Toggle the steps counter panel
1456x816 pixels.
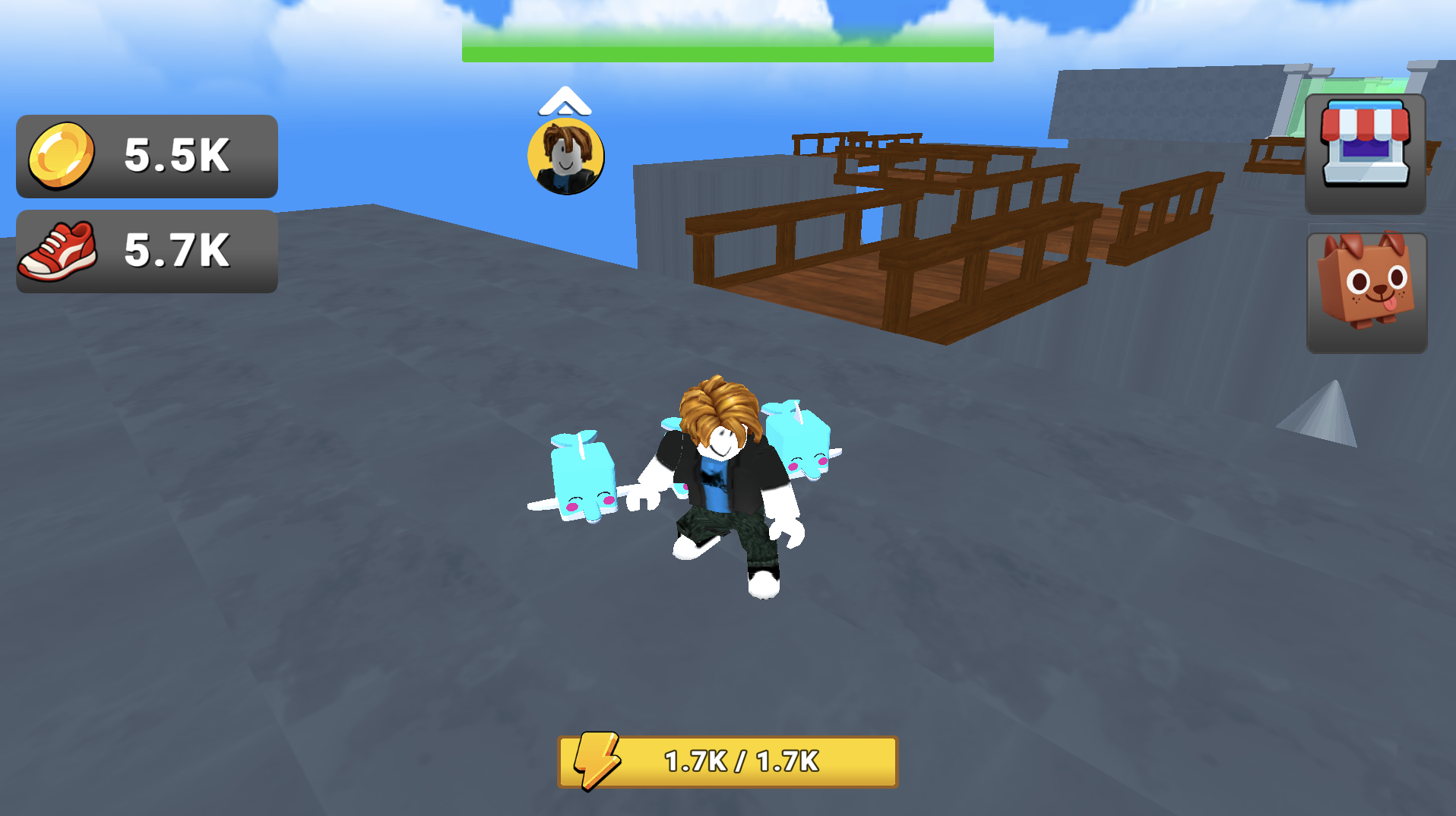tap(146, 253)
